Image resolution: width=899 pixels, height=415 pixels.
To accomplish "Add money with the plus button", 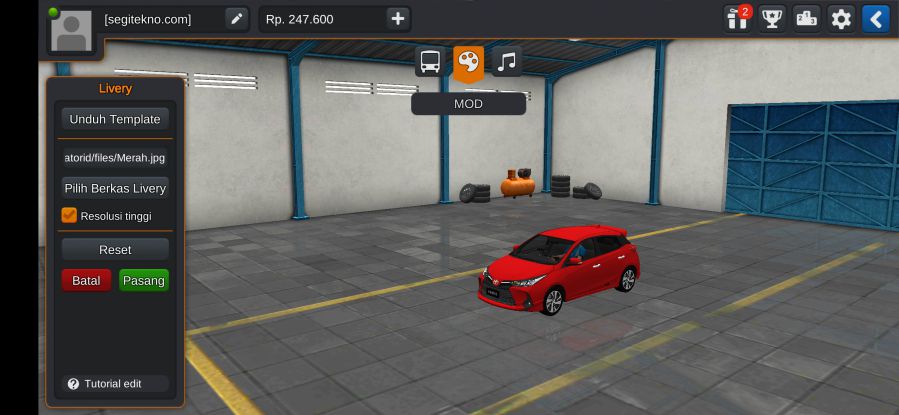I will point(397,18).
